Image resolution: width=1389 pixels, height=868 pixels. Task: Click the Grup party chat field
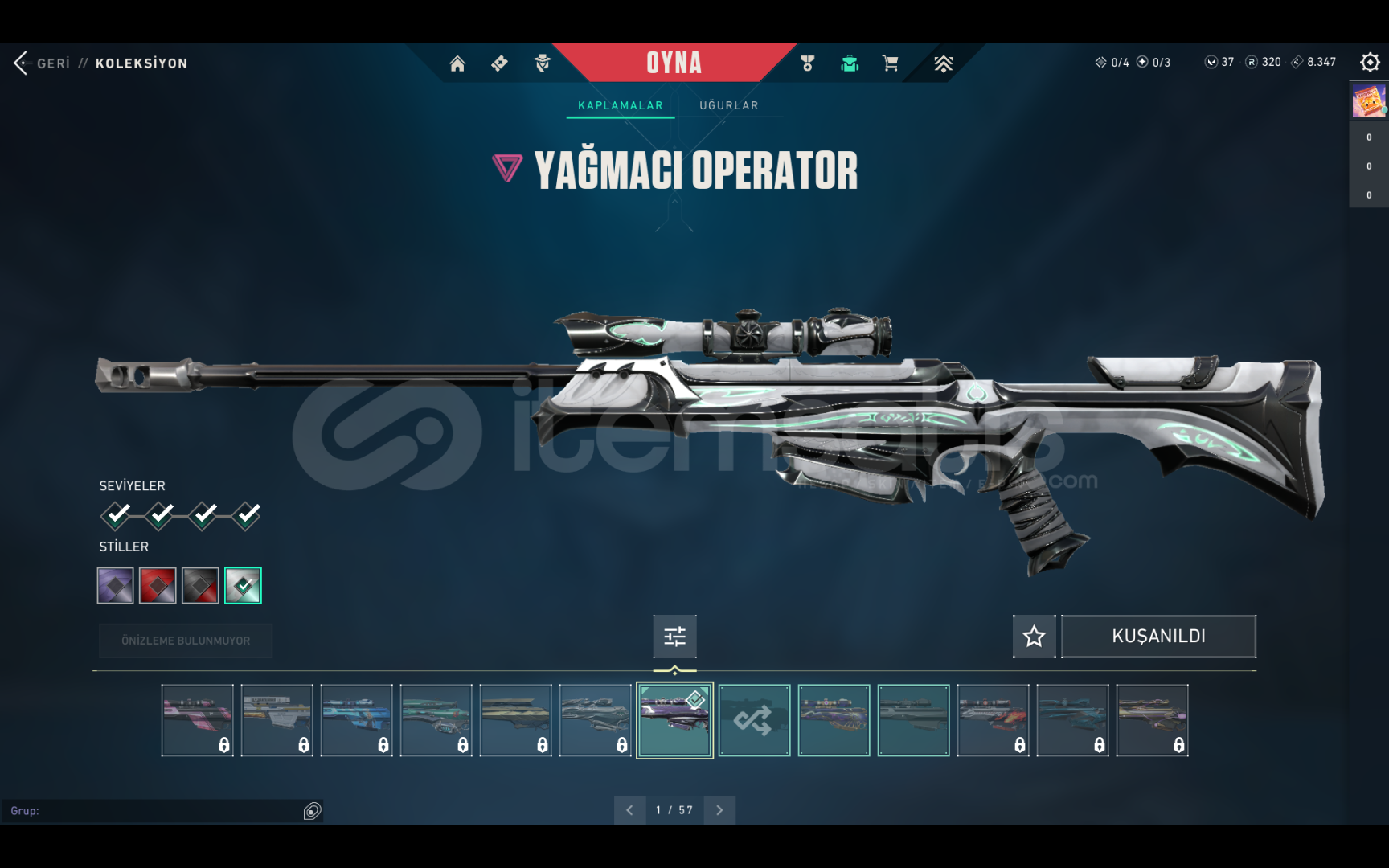pos(153,811)
